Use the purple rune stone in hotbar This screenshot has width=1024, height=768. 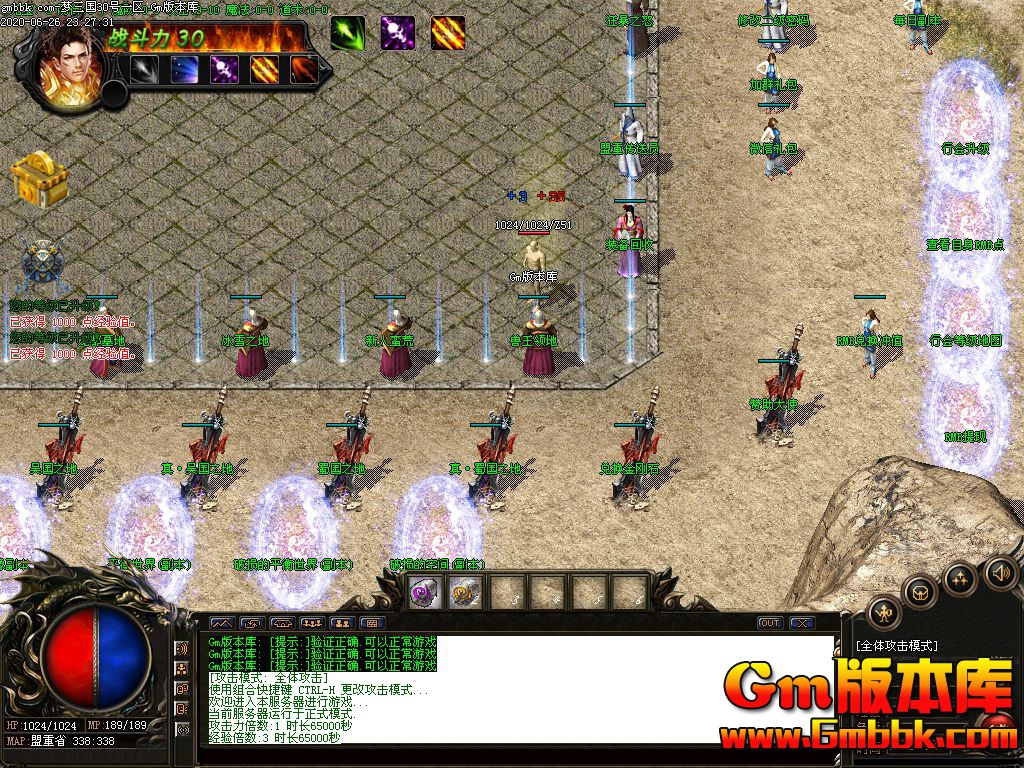423,591
